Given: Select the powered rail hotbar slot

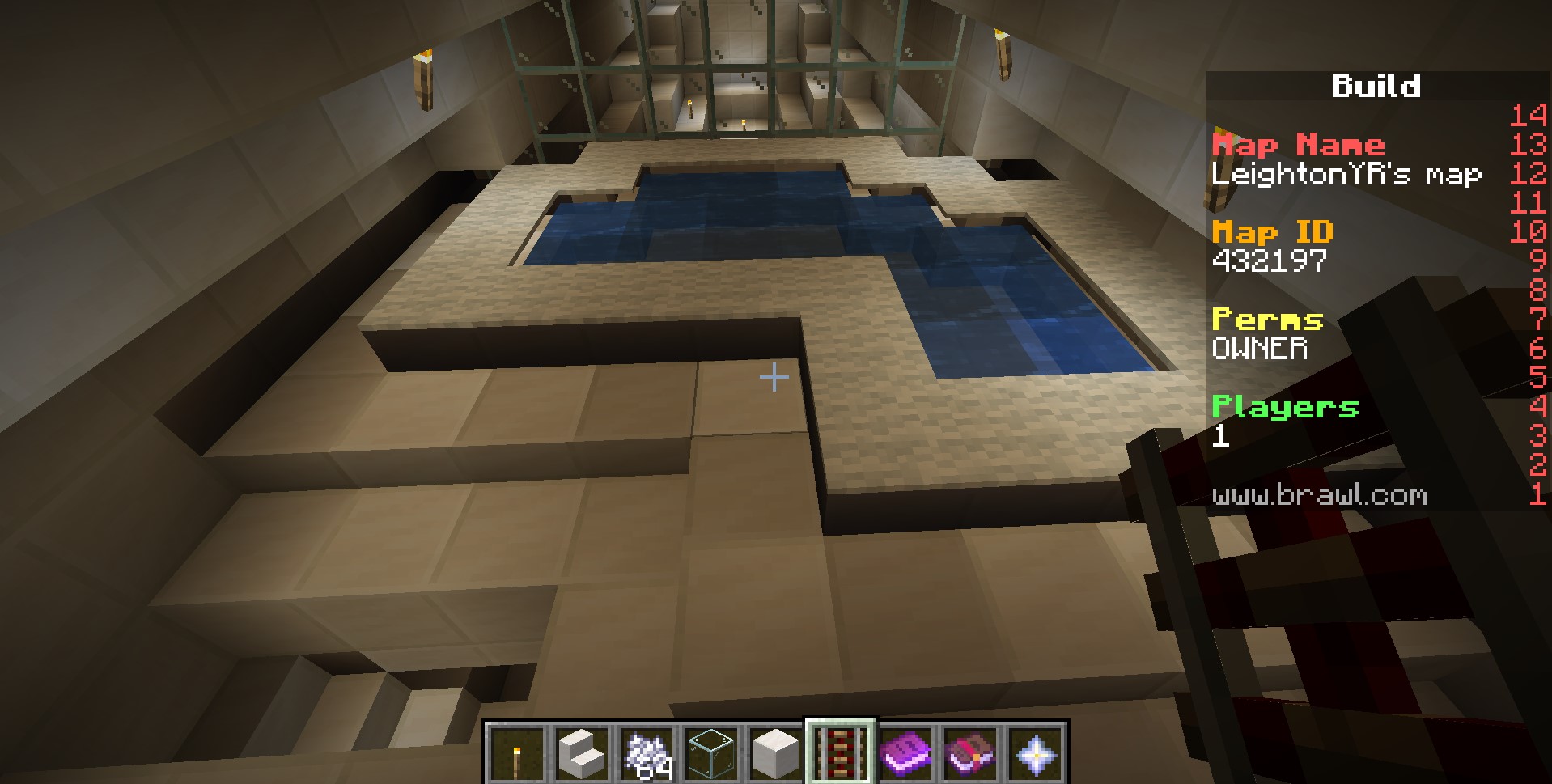Looking at the screenshot, I should coord(841,753).
